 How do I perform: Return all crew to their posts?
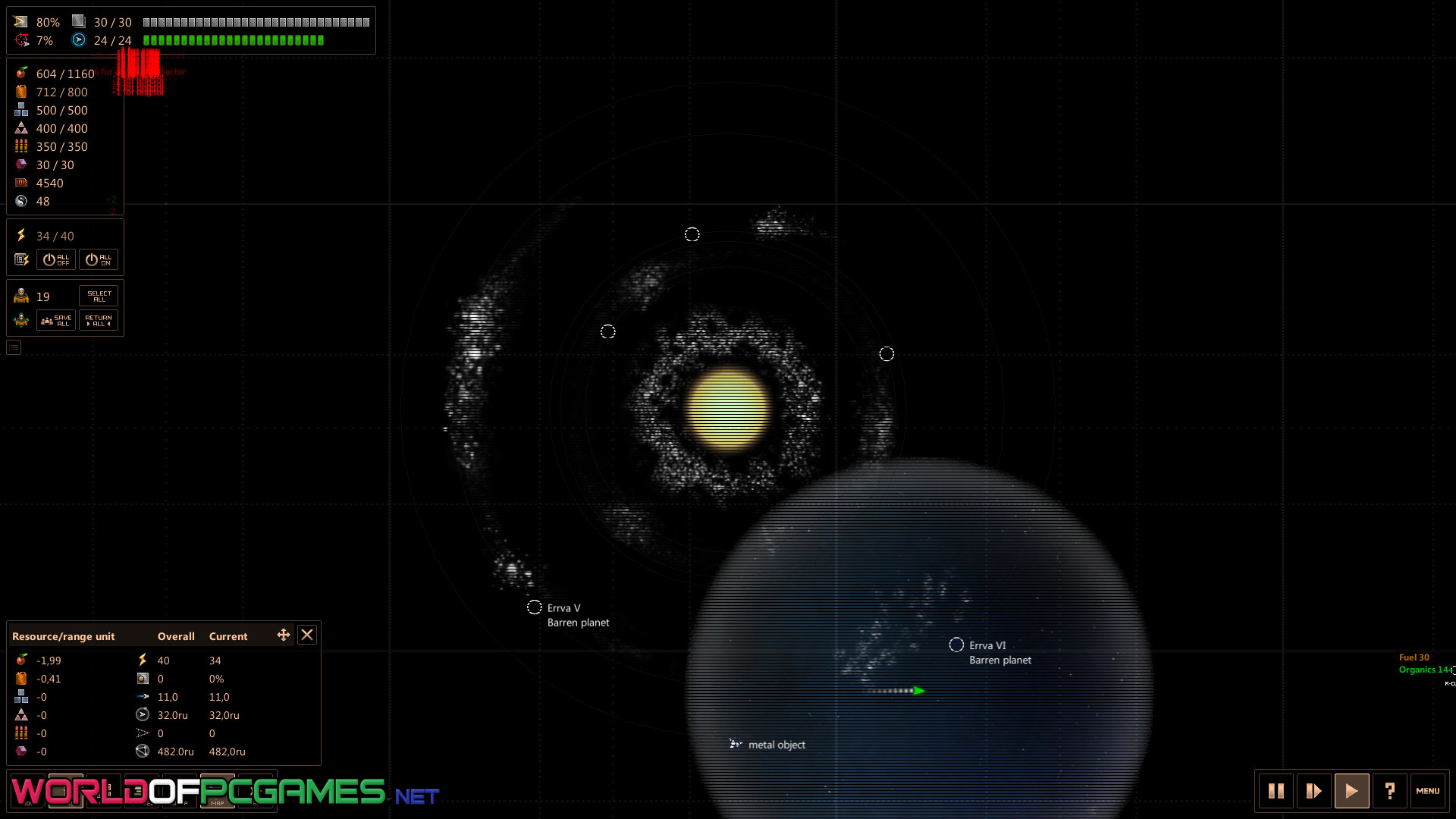click(x=99, y=321)
